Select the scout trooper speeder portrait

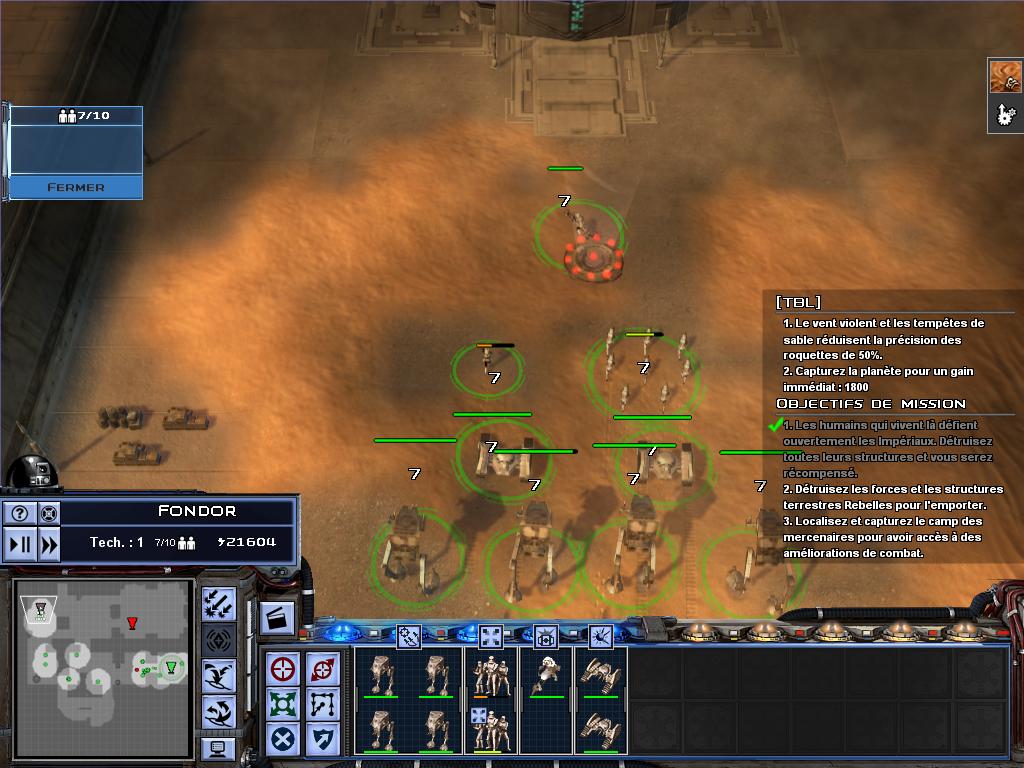(545, 674)
